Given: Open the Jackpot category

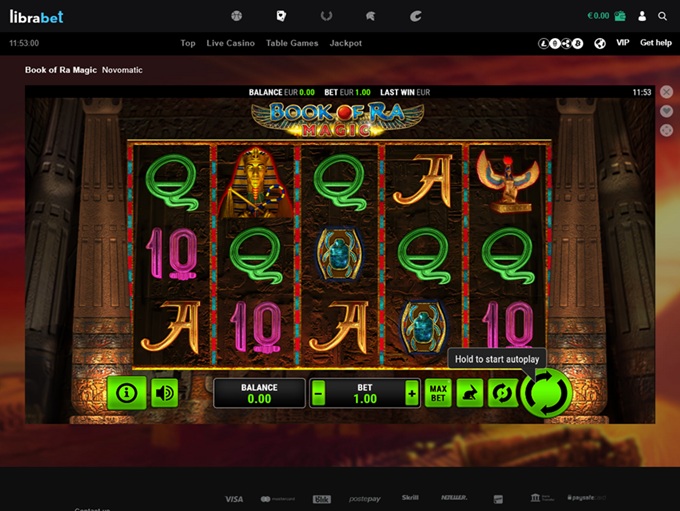Looking at the screenshot, I should click(346, 44).
